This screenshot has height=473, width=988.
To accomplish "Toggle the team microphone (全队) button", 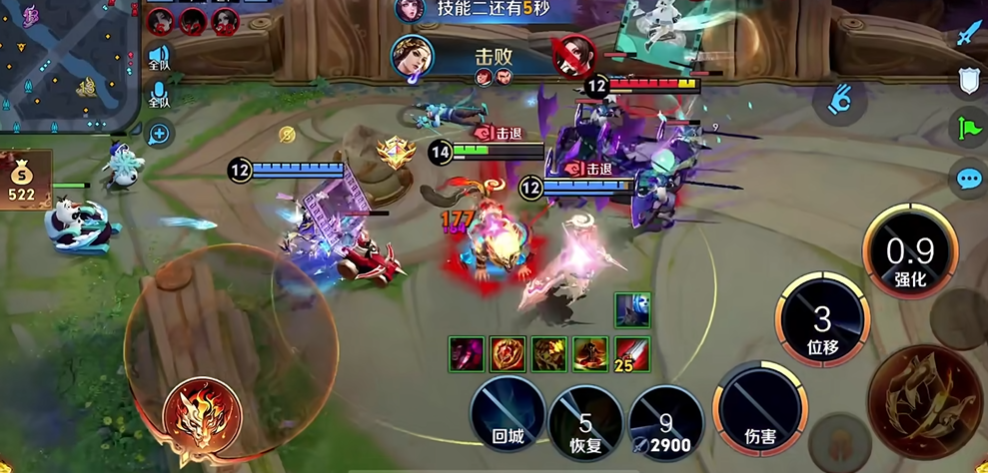I will point(160,96).
